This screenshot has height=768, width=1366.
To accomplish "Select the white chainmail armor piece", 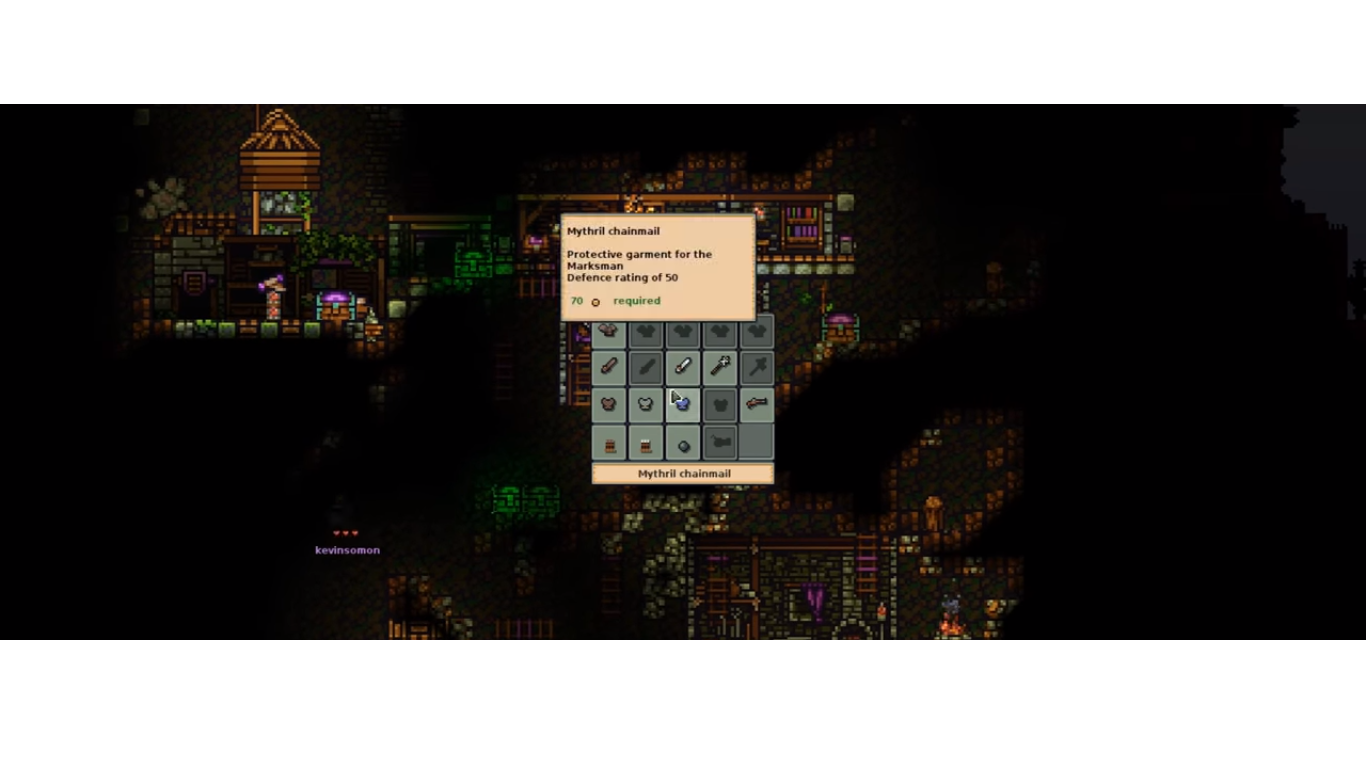I will pos(646,404).
